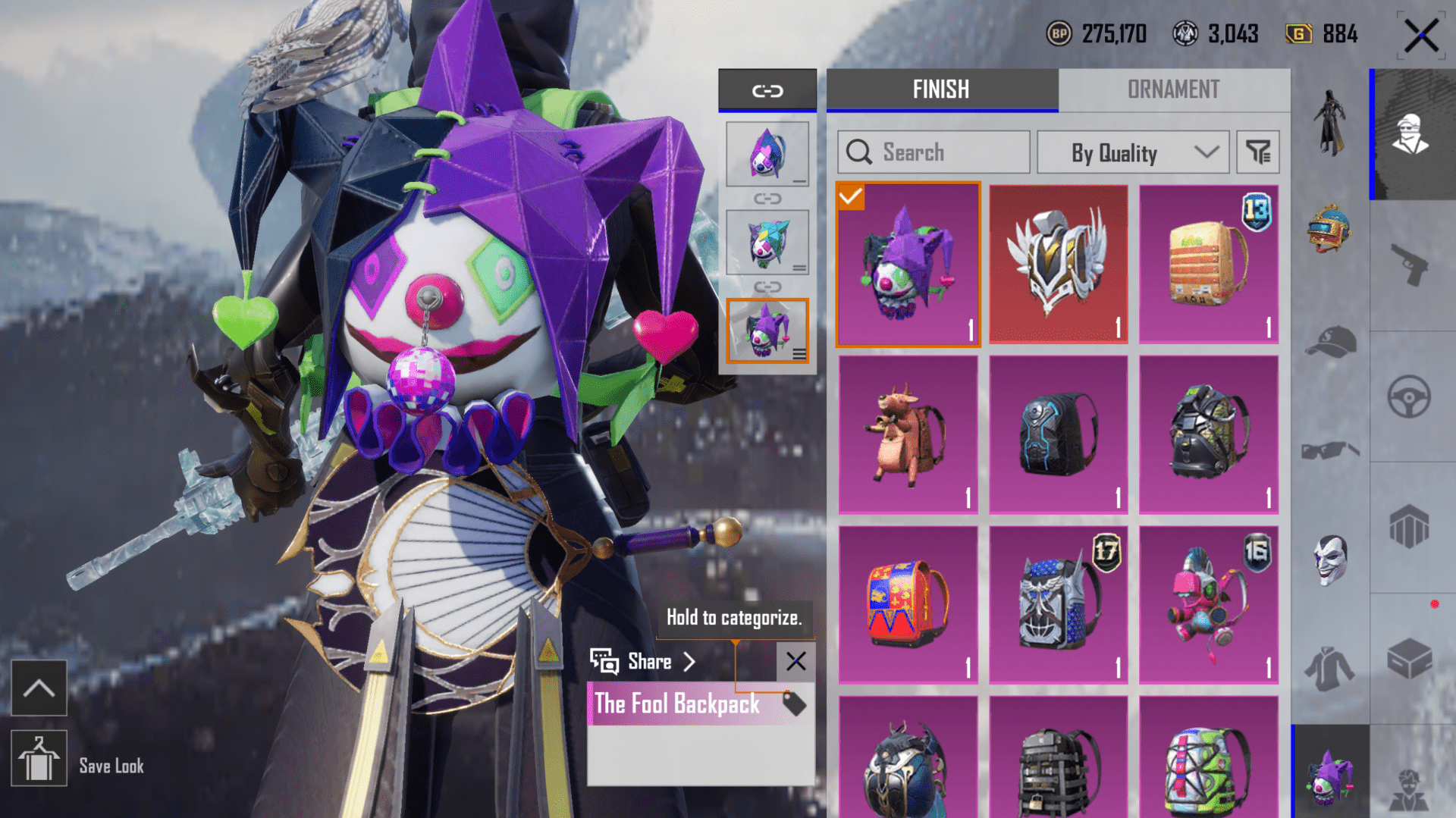This screenshot has width=1456, height=818.
Task: Toggle the link button above the finish slots
Action: click(x=767, y=91)
